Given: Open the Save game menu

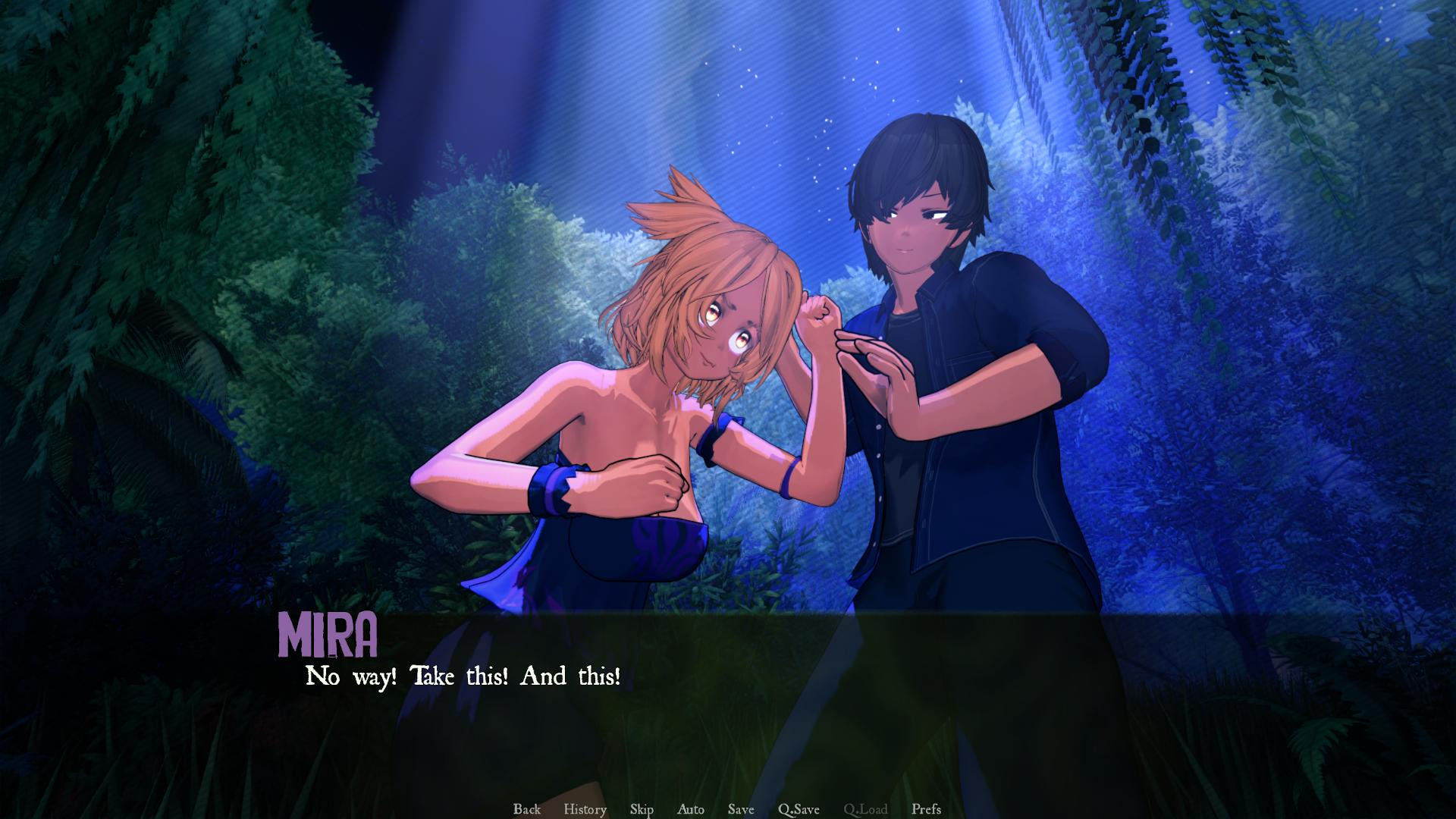Looking at the screenshot, I should (x=741, y=809).
